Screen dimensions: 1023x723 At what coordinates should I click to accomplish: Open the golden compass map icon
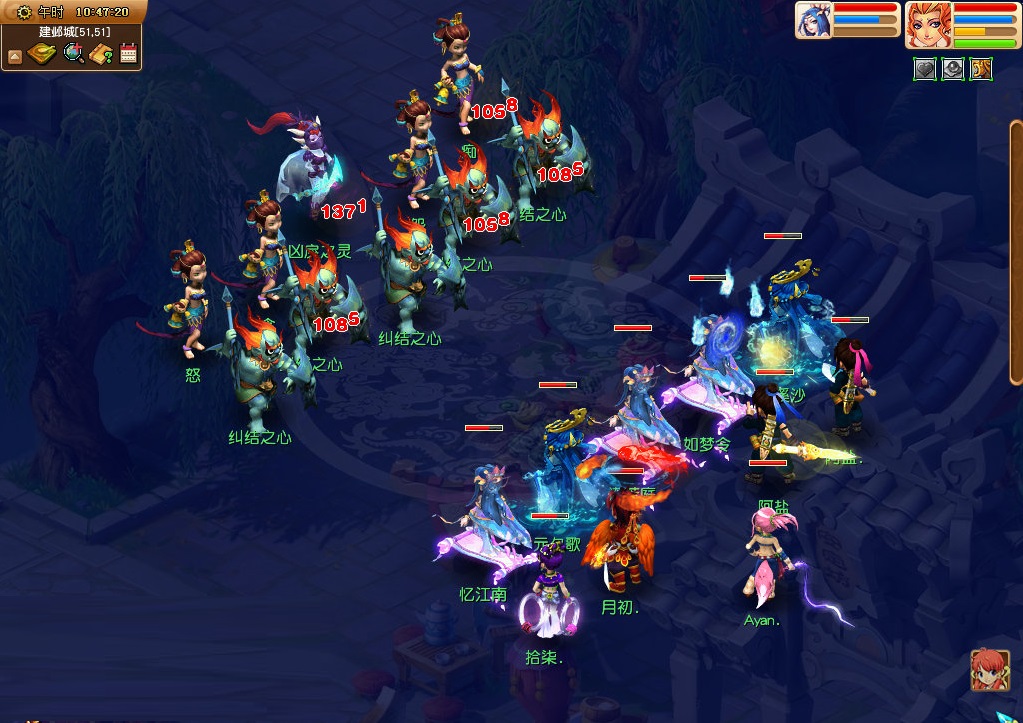coord(43,54)
